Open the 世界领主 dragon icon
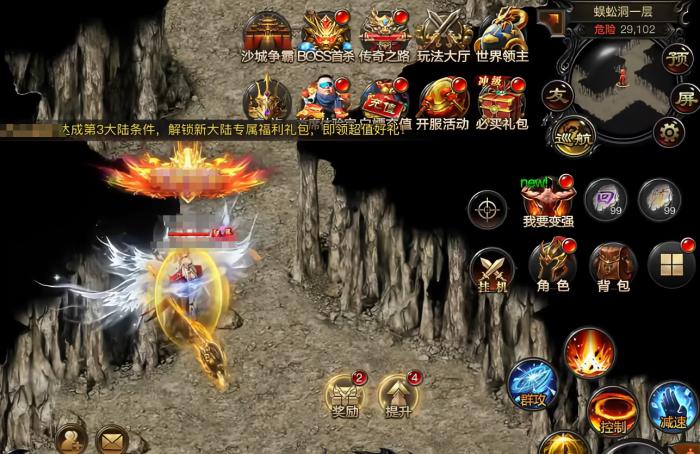Viewport: 700px width, 454px height. (x=502, y=34)
